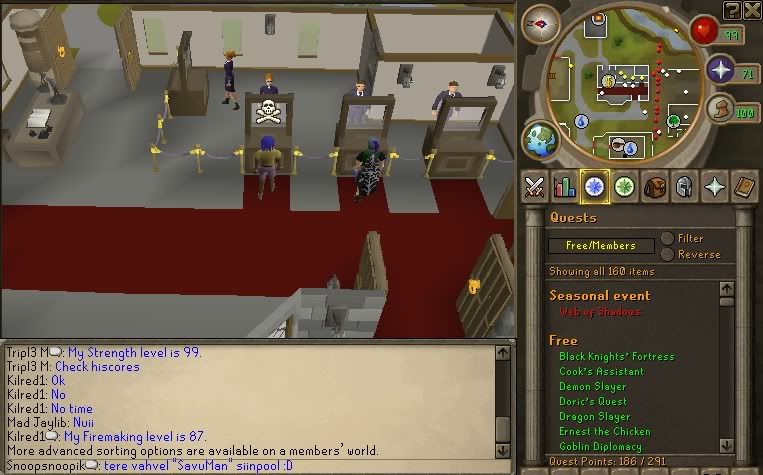Open the World Map globe button
The height and width of the screenshot is (475, 763).
(542, 139)
